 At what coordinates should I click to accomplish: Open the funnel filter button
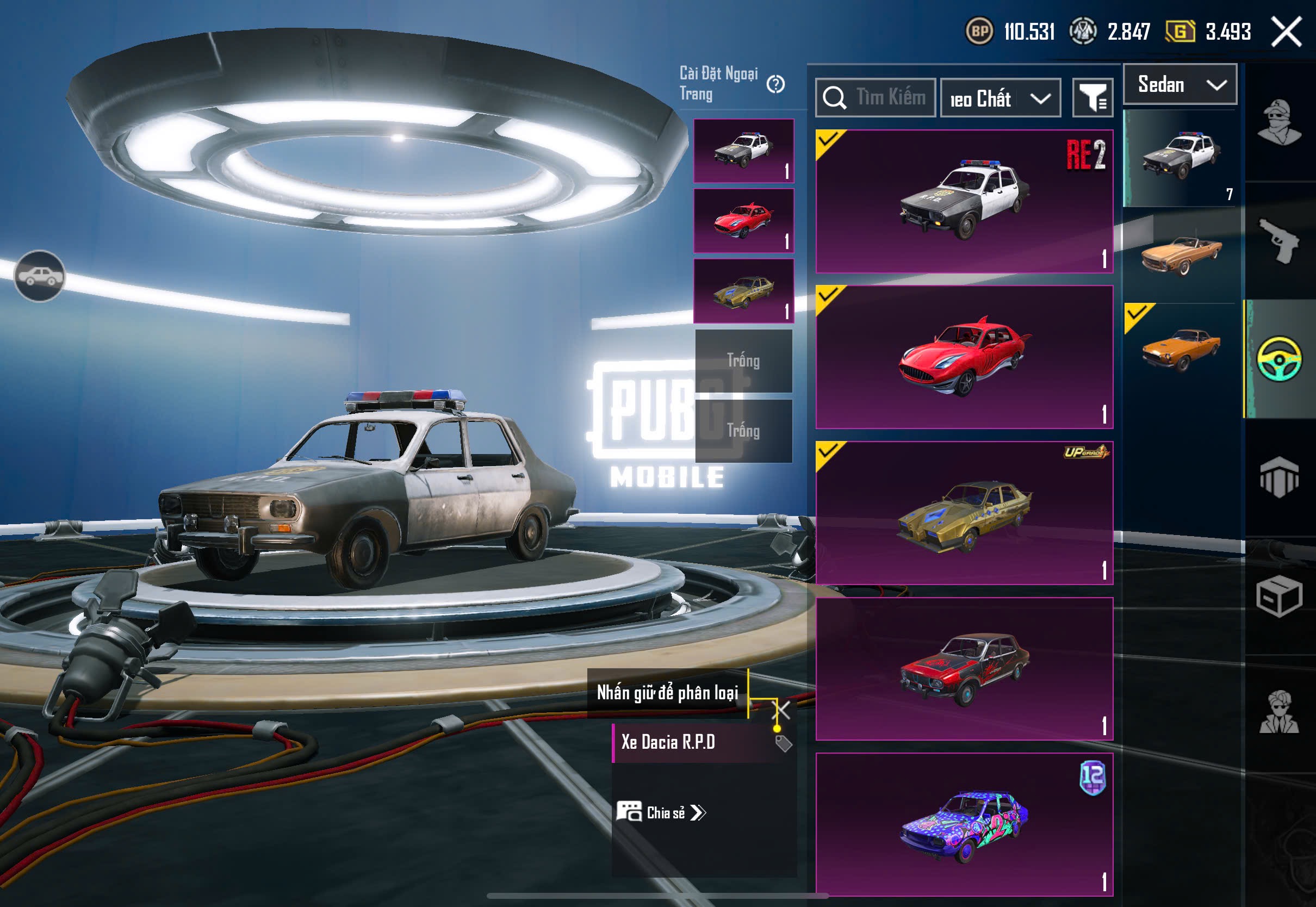(1092, 98)
